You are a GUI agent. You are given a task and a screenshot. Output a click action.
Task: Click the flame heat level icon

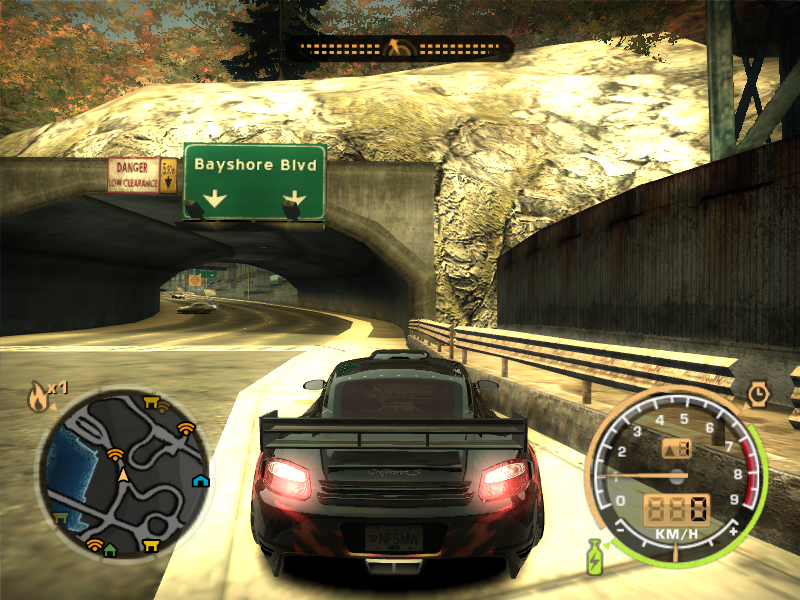tap(38, 397)
